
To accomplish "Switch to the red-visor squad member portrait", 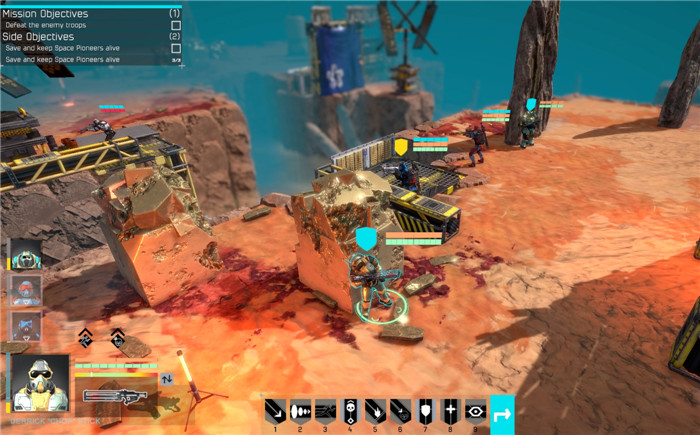I will [25, 290].
